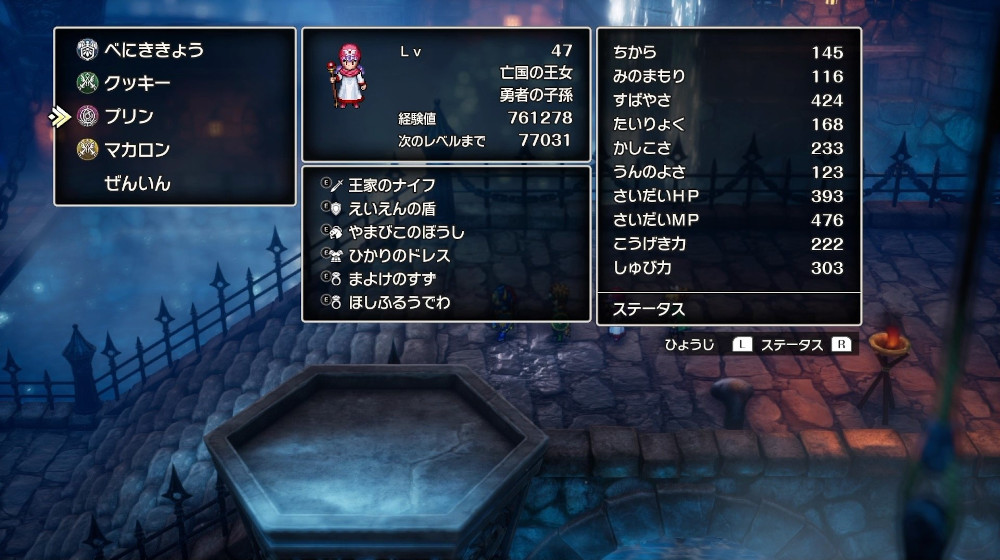Choose クッキー from the party list
The image size is (1000, 560).
[x=137, y=83]
